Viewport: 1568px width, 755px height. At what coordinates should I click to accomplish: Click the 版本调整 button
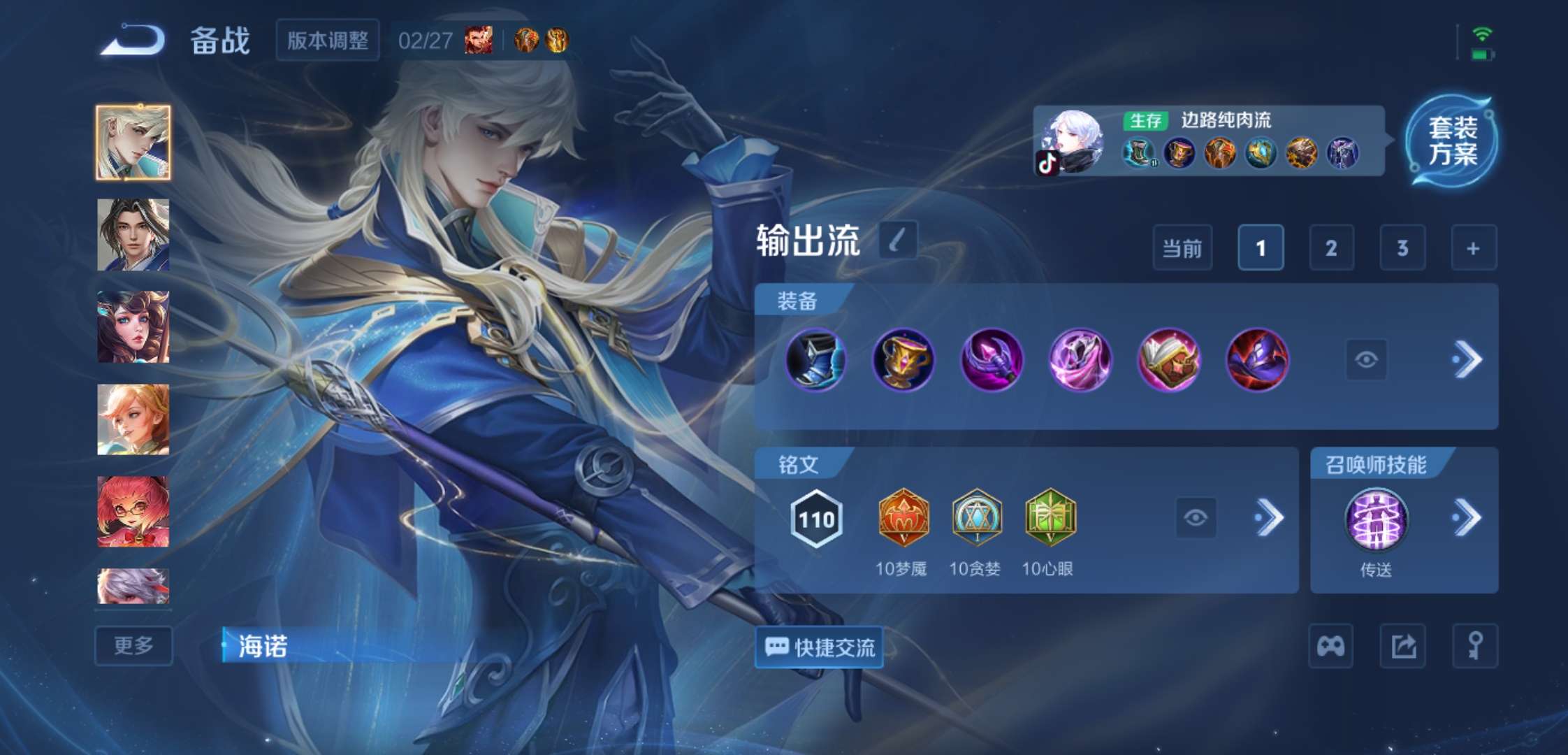pos(327,41)
